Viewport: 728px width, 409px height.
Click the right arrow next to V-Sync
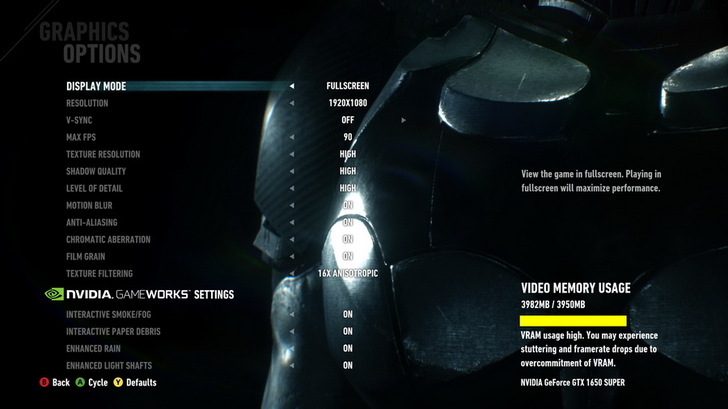[404, 120]
